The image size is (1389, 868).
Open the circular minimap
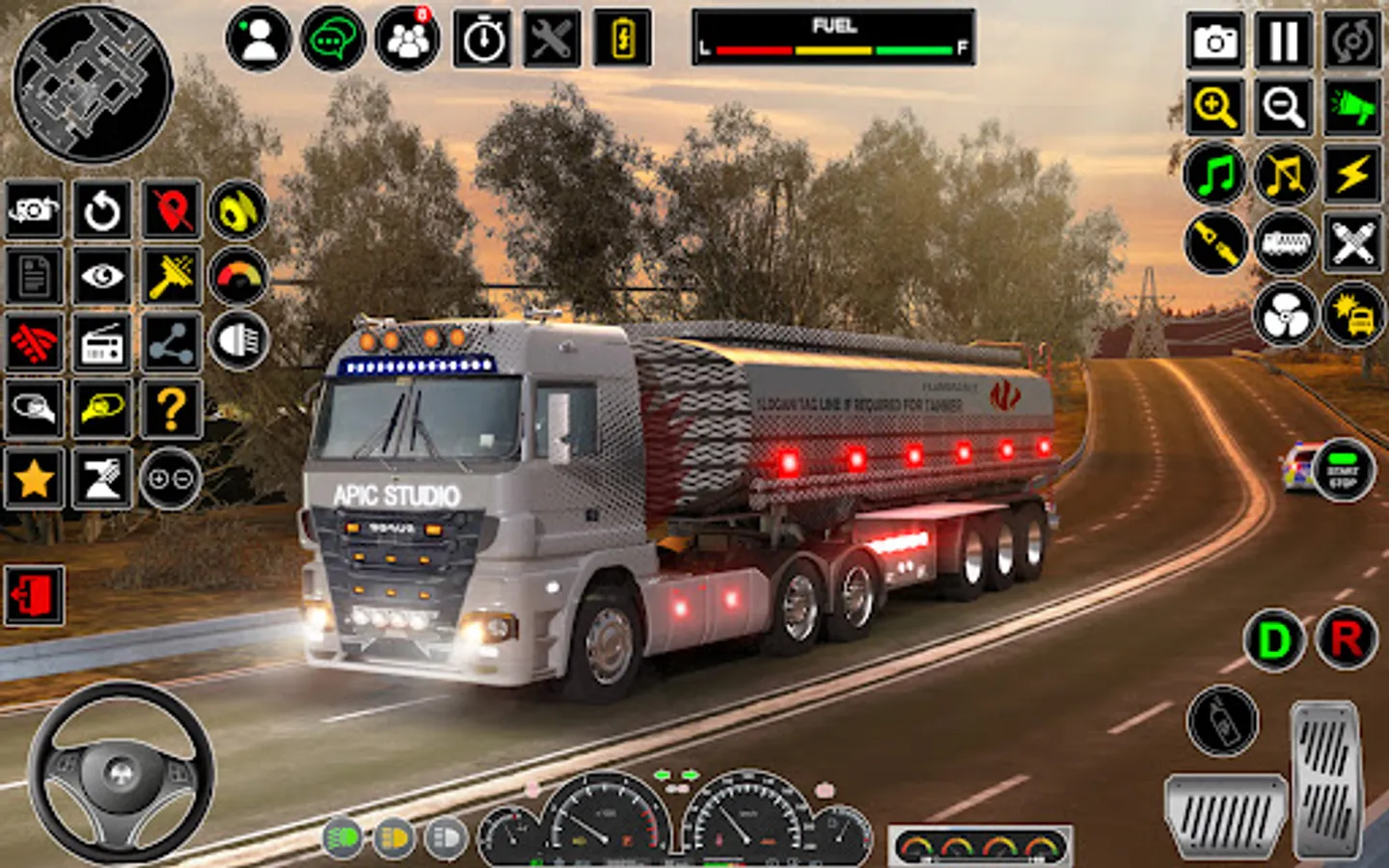click(x=93, y=83)
